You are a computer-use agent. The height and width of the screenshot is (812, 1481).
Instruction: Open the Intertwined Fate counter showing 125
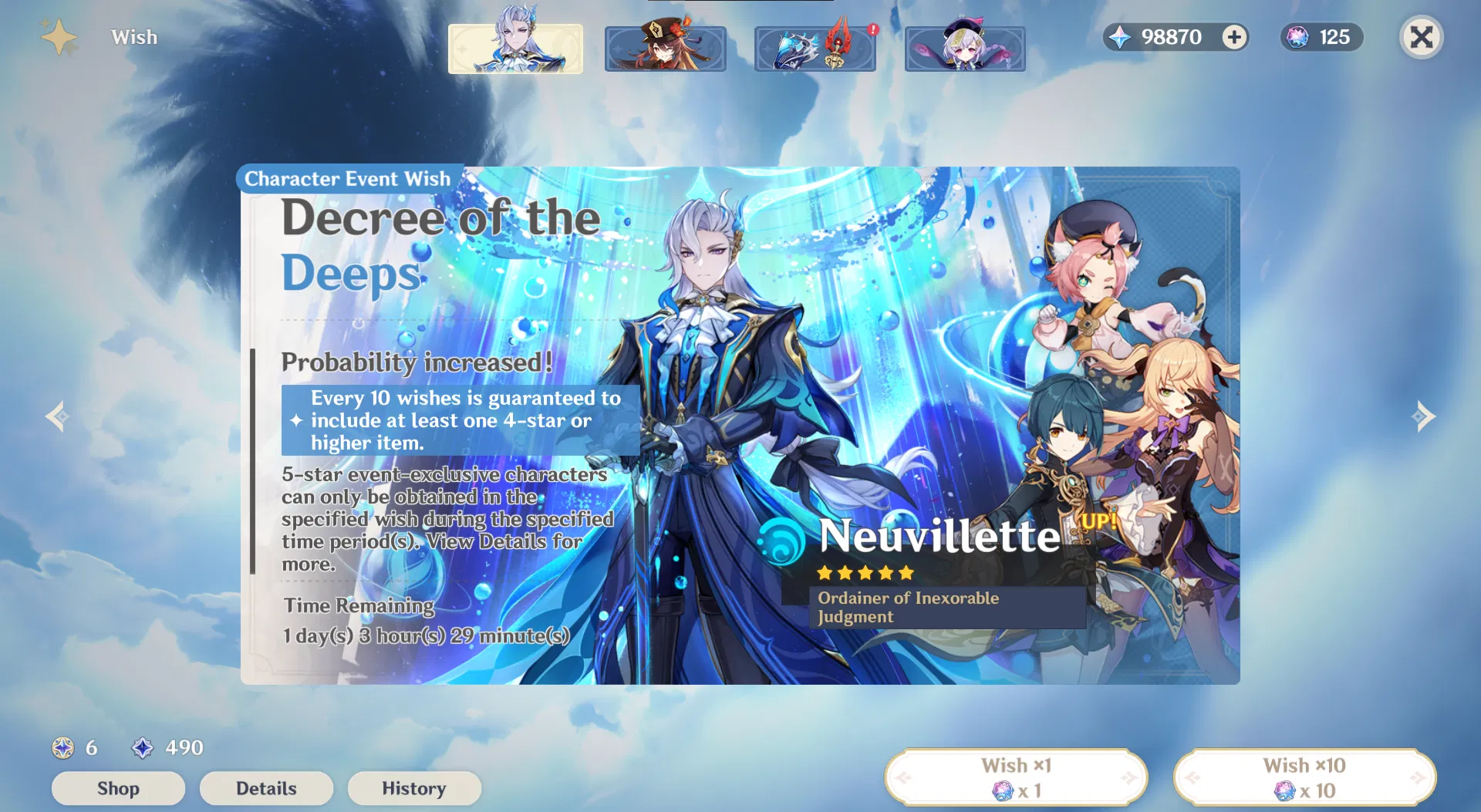tap(1321, 37)
